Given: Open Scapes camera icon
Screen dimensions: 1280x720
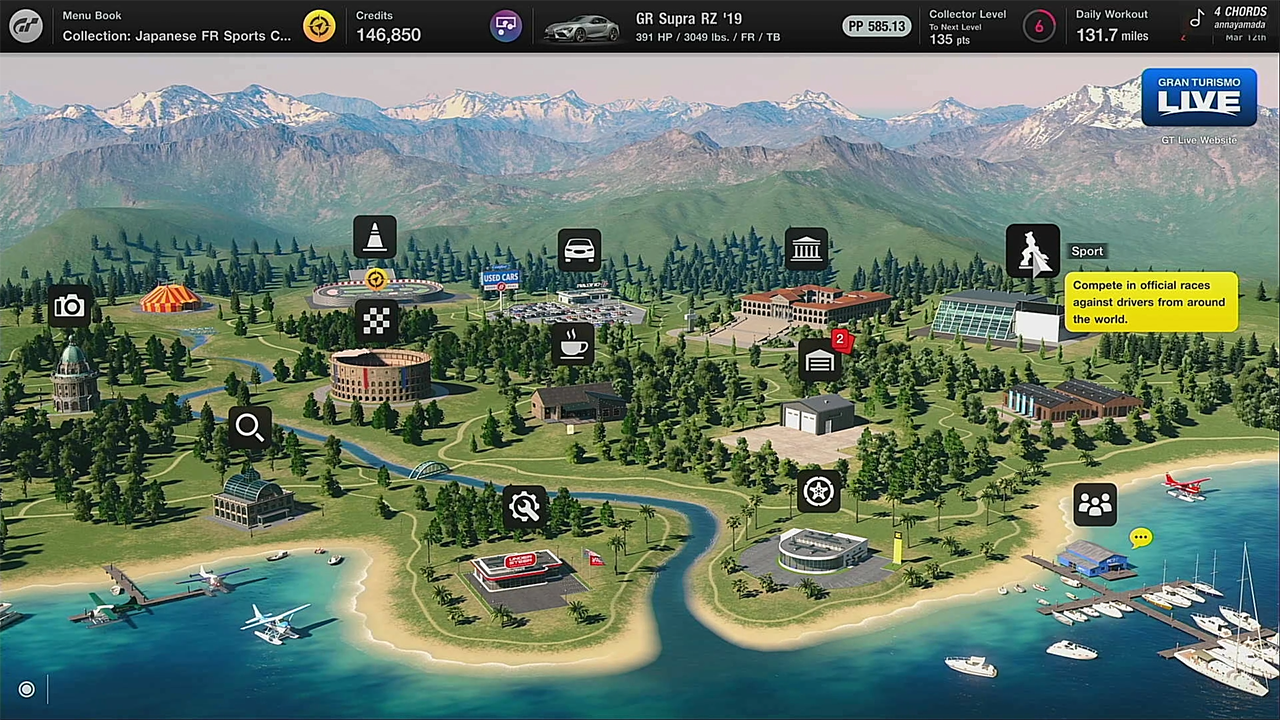Looking at the screenshot, I should (x=69, y=306).
